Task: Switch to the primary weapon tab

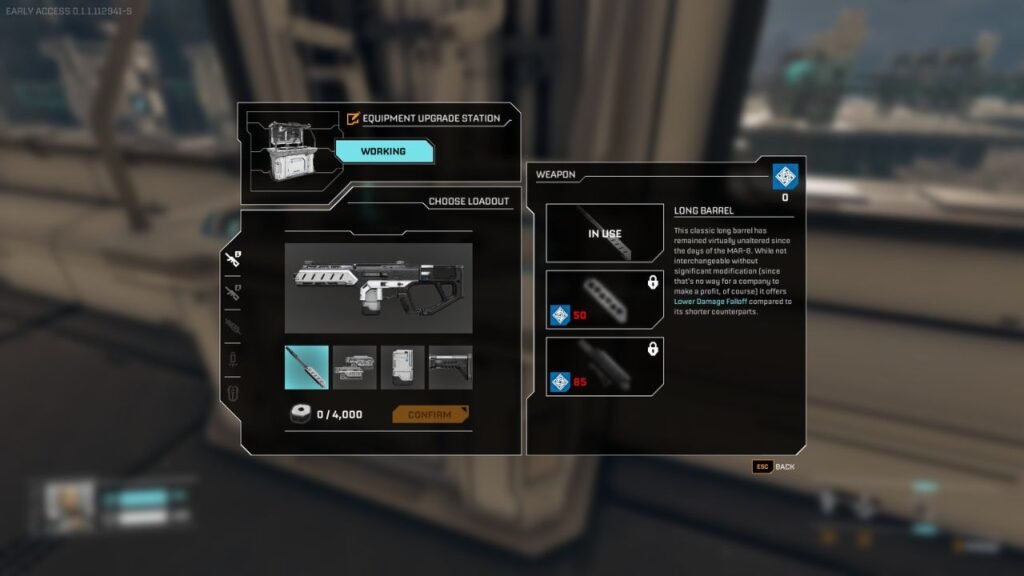Action: coord(233,260)
